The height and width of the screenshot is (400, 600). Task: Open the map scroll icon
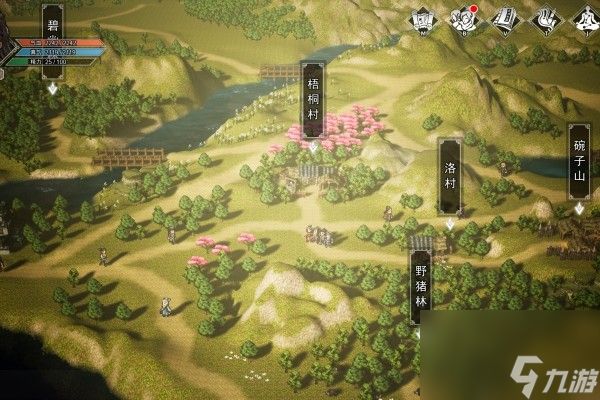click(423, 19)
